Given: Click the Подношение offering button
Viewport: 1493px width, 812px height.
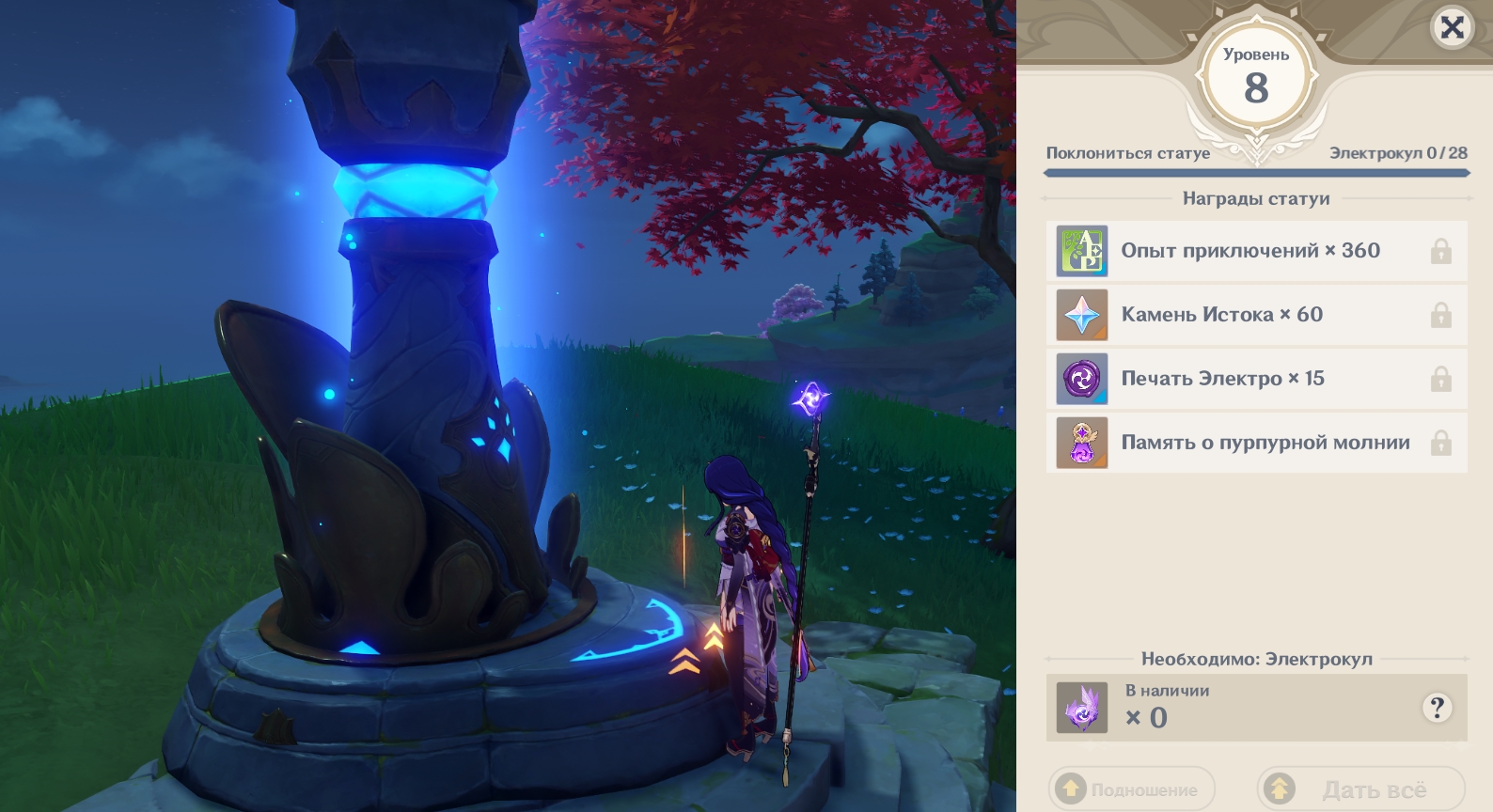Looking at the screenshot, I should (1132, 789).
